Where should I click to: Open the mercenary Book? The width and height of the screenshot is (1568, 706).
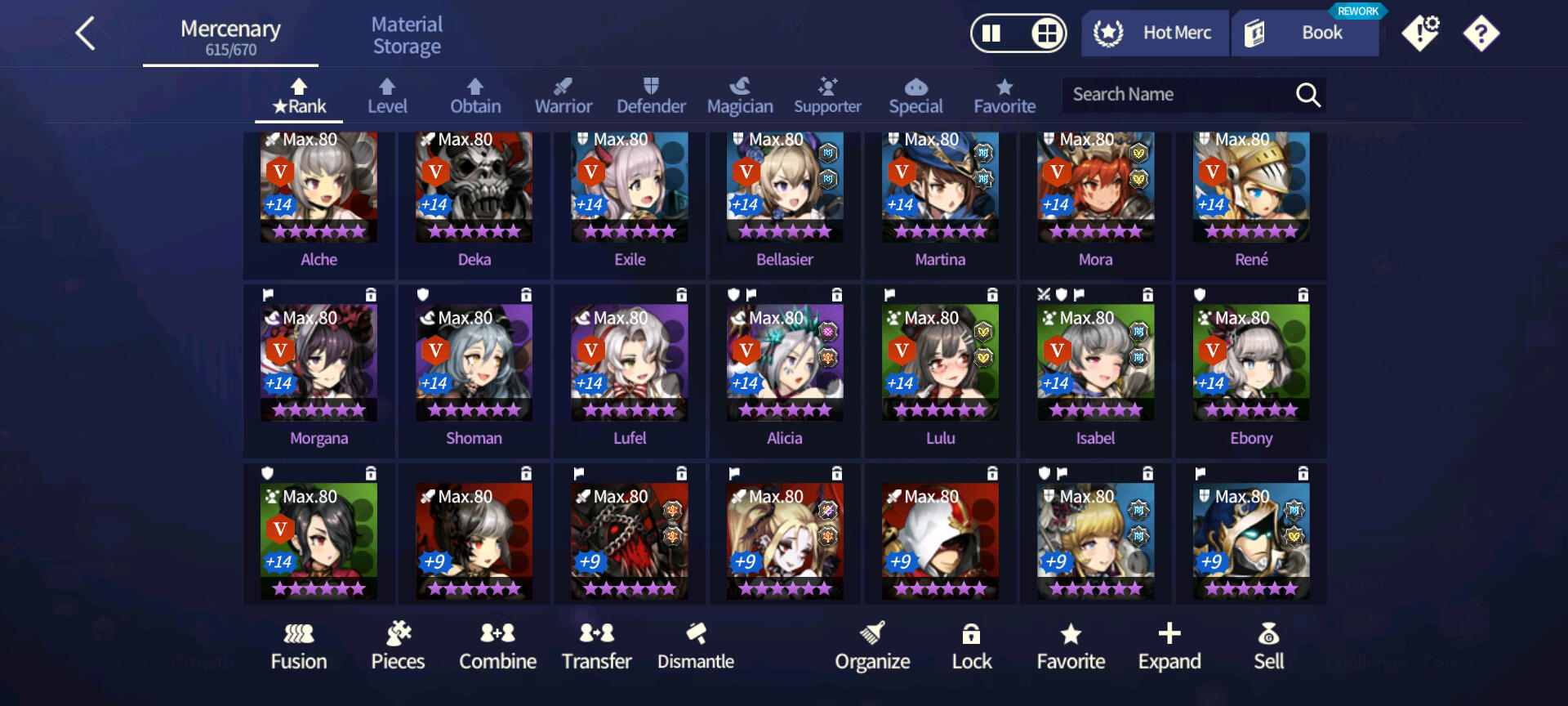tap(1305, 34)
